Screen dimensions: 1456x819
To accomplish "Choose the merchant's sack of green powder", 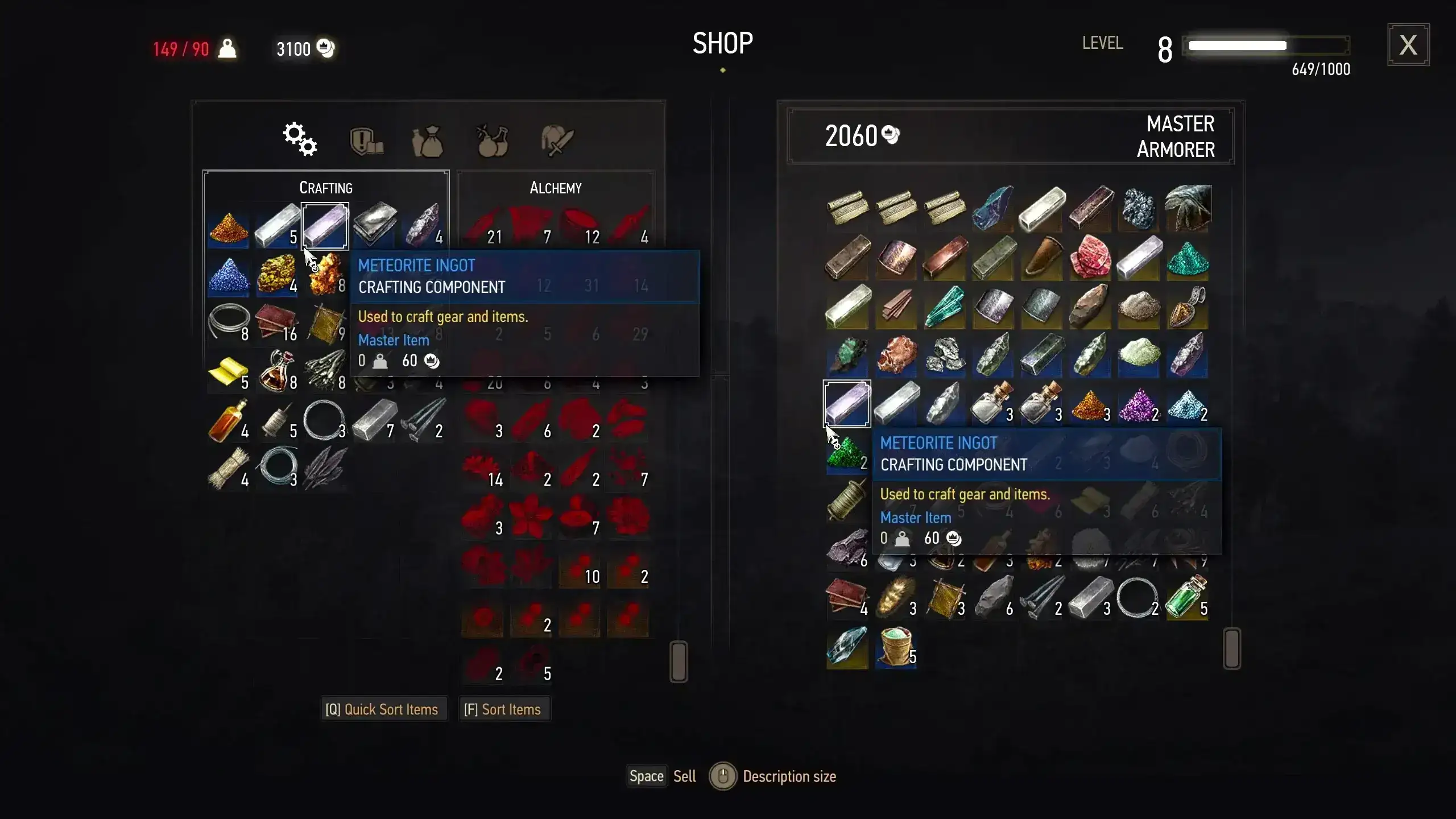I will coord(896,647).
